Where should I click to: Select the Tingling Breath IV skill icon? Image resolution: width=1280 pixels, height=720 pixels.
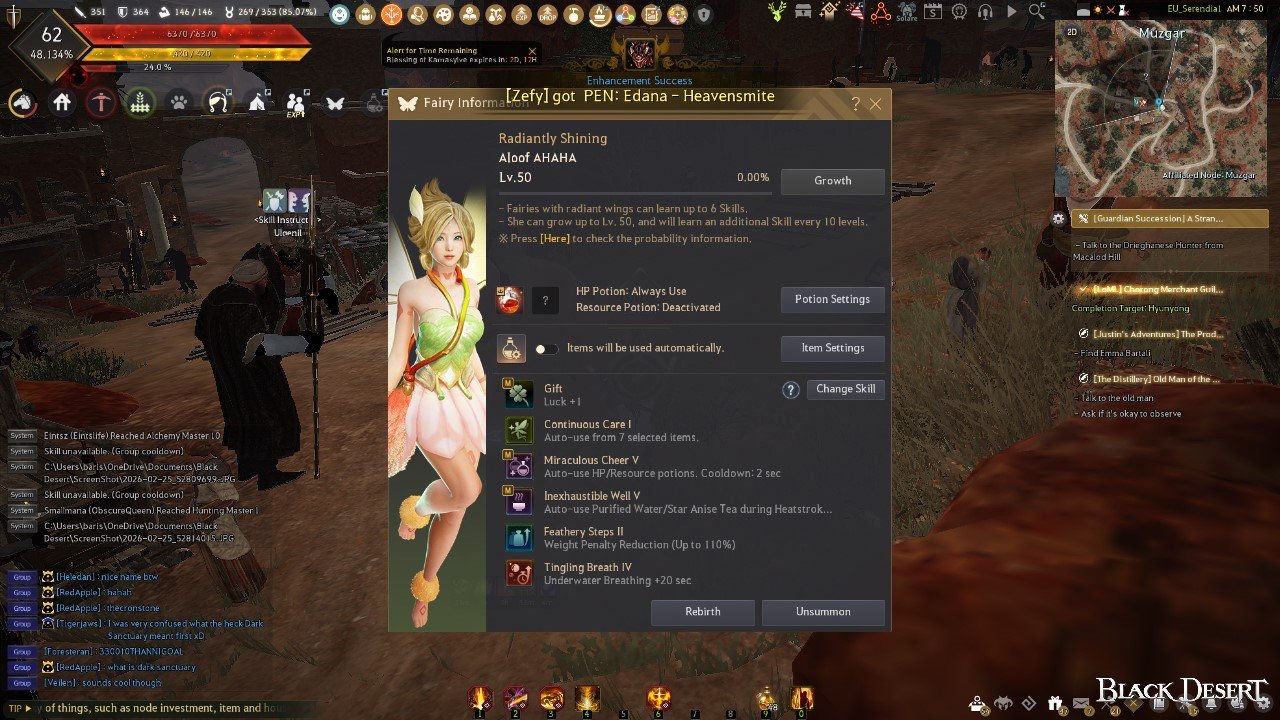click(x=519, y=573)
